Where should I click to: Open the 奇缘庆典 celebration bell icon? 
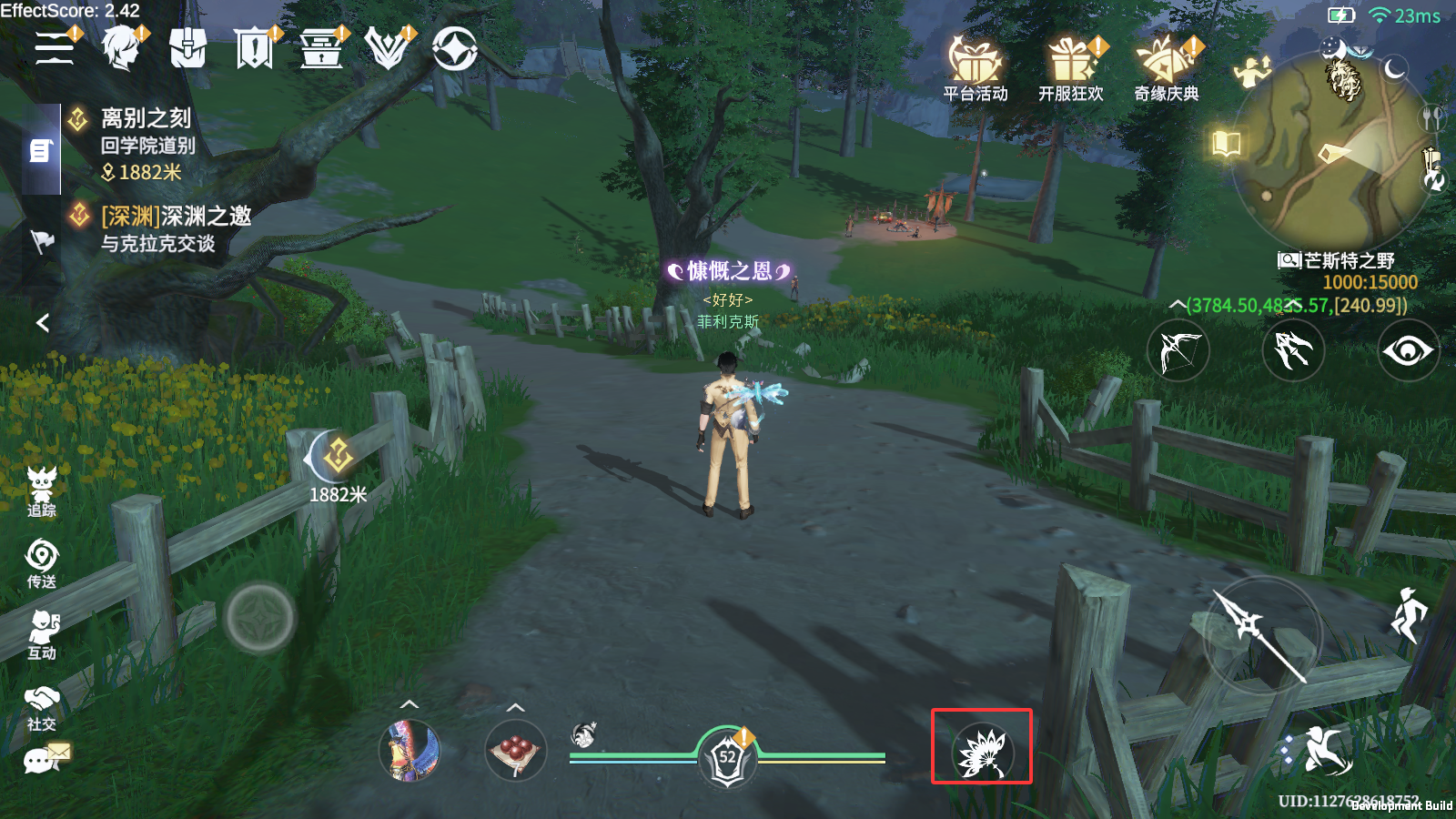pos(1168,66)
